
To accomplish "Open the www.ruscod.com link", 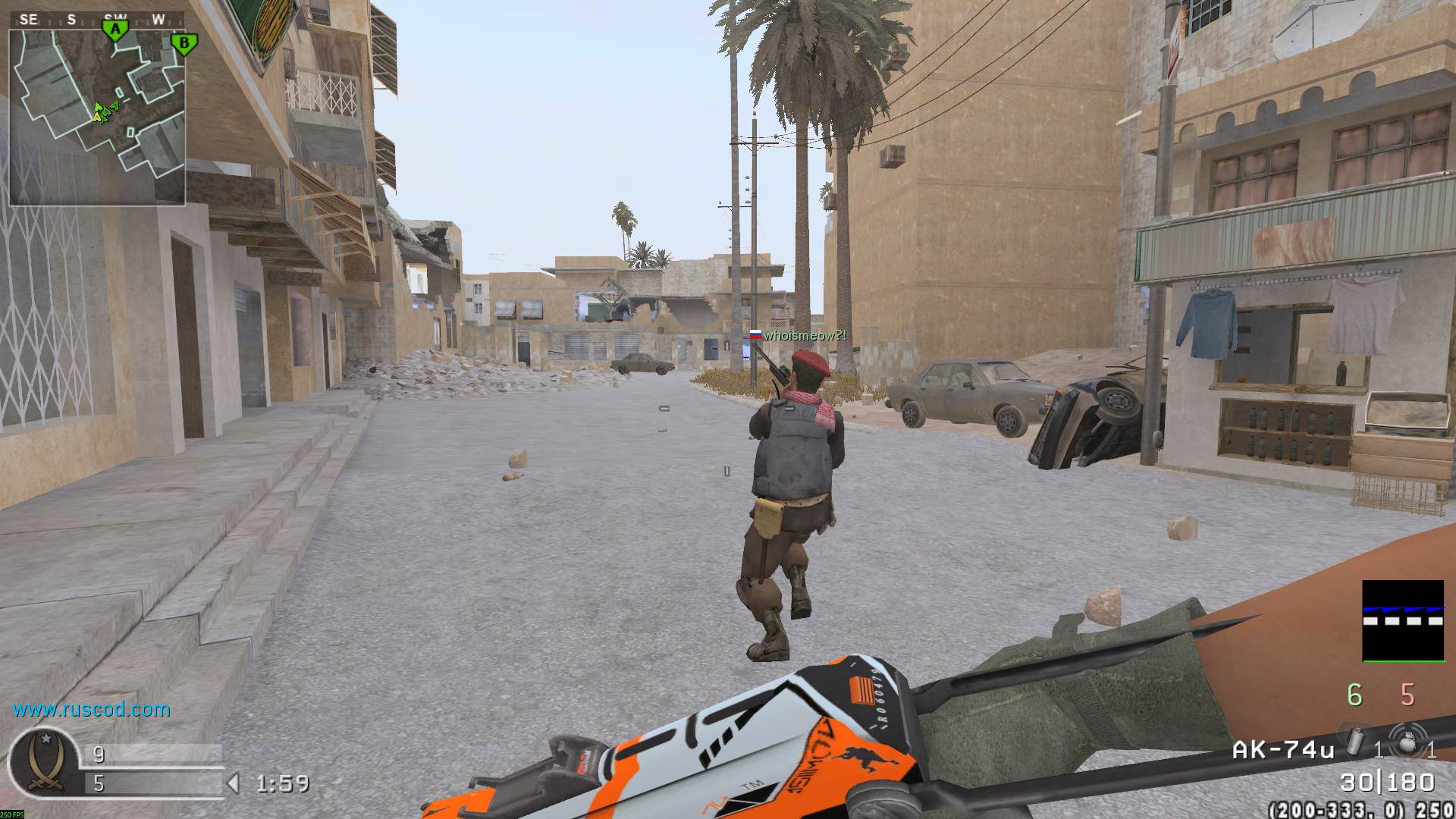I will click(x=91, y=710).
